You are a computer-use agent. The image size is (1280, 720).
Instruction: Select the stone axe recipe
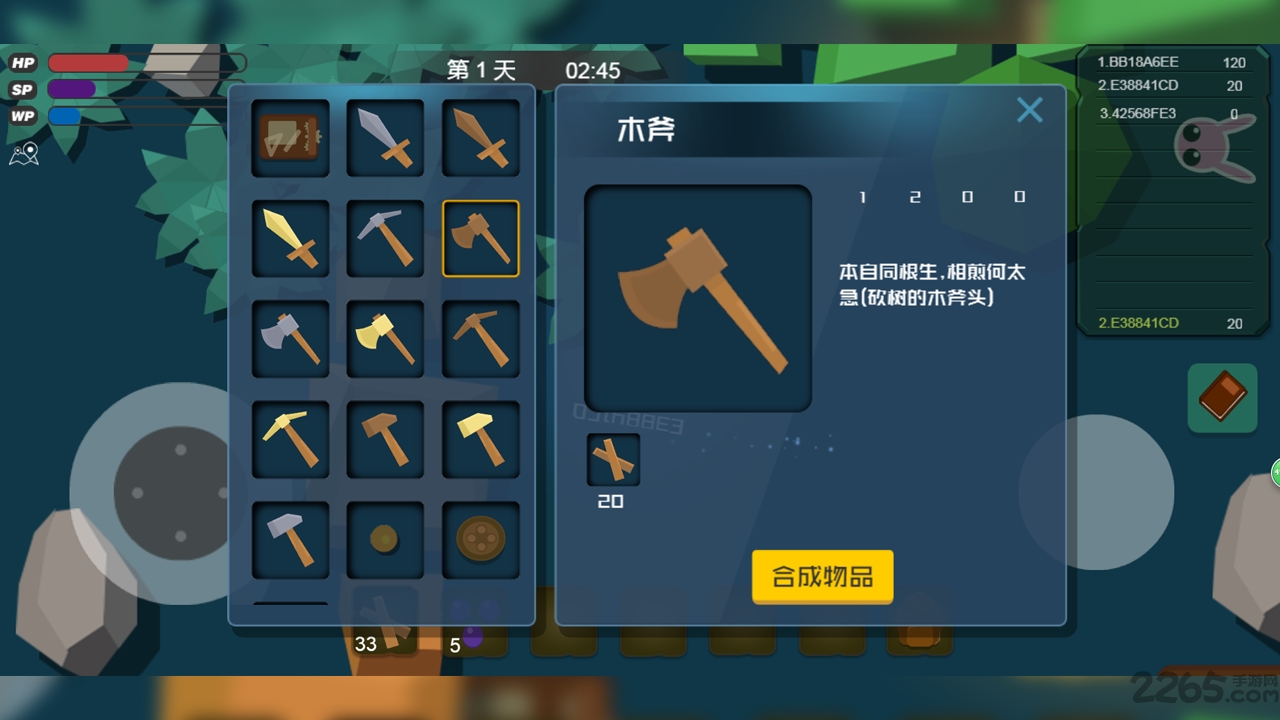pos(290,337)
